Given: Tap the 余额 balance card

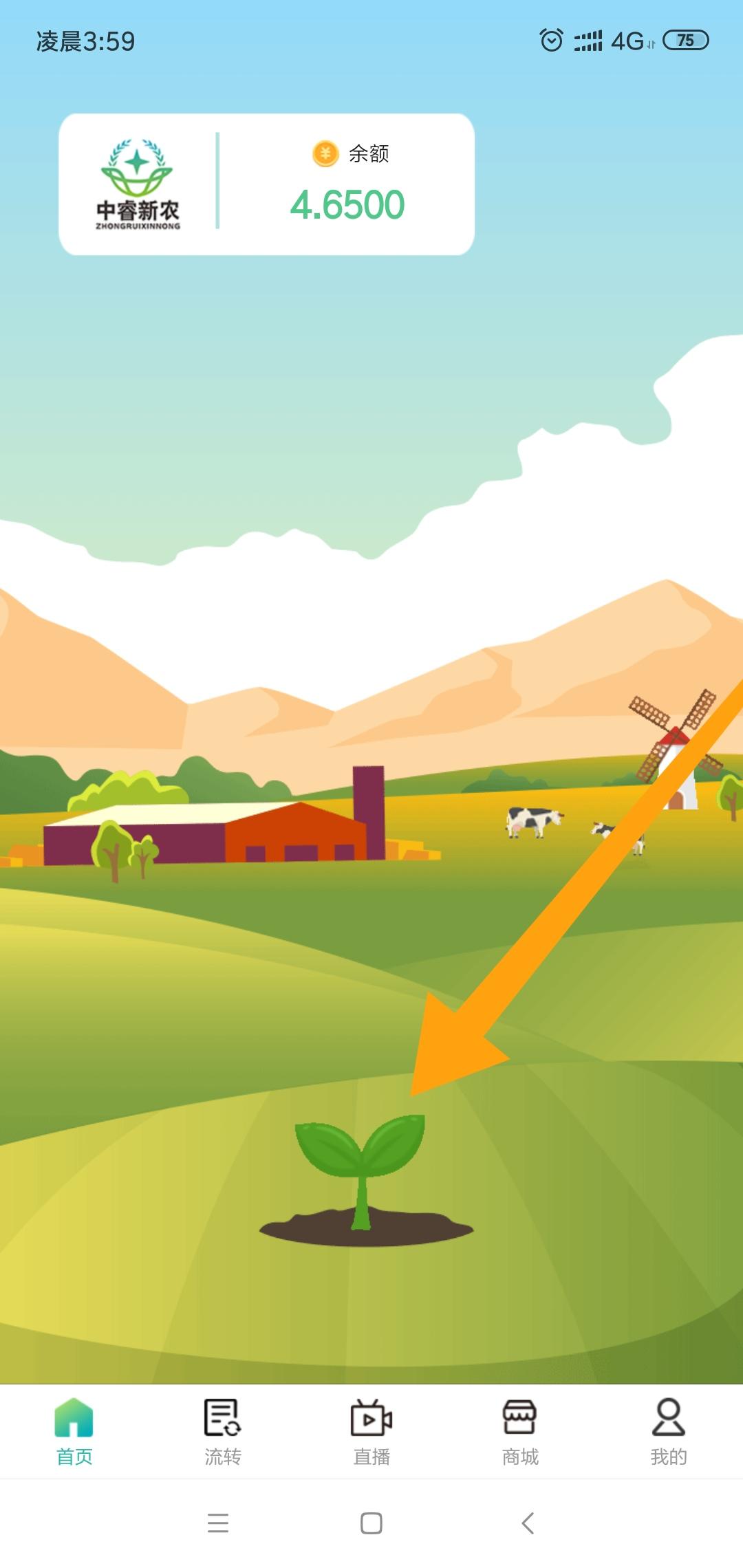Looking at the screenshot, I should click(348, 186).
